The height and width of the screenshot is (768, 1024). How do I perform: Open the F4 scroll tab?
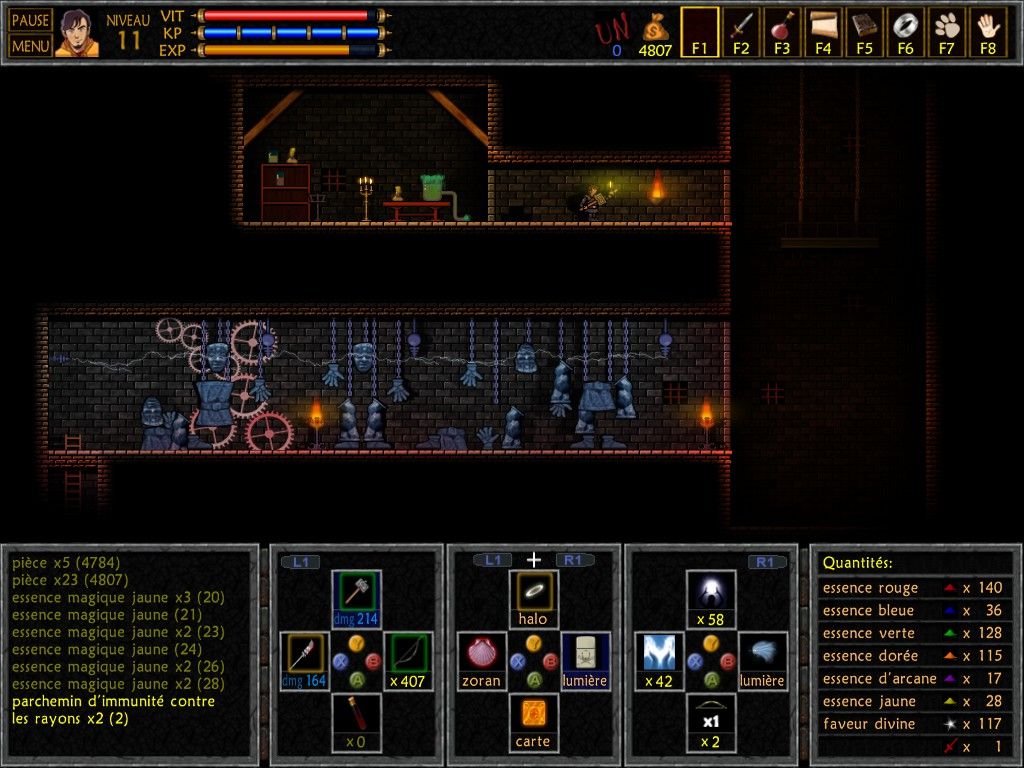pos(823,32)
